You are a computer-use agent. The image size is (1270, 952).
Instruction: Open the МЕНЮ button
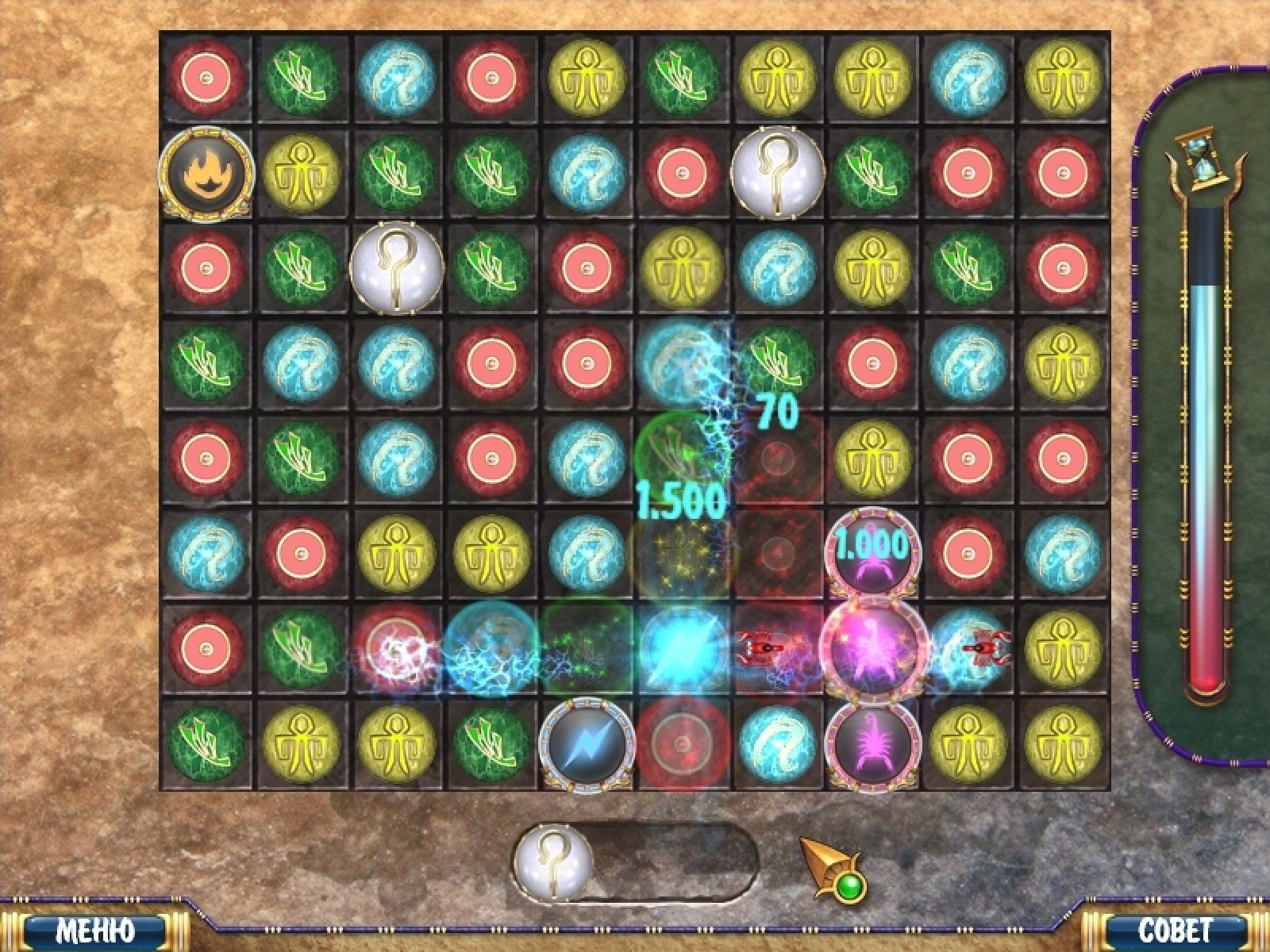pos(95,930)
